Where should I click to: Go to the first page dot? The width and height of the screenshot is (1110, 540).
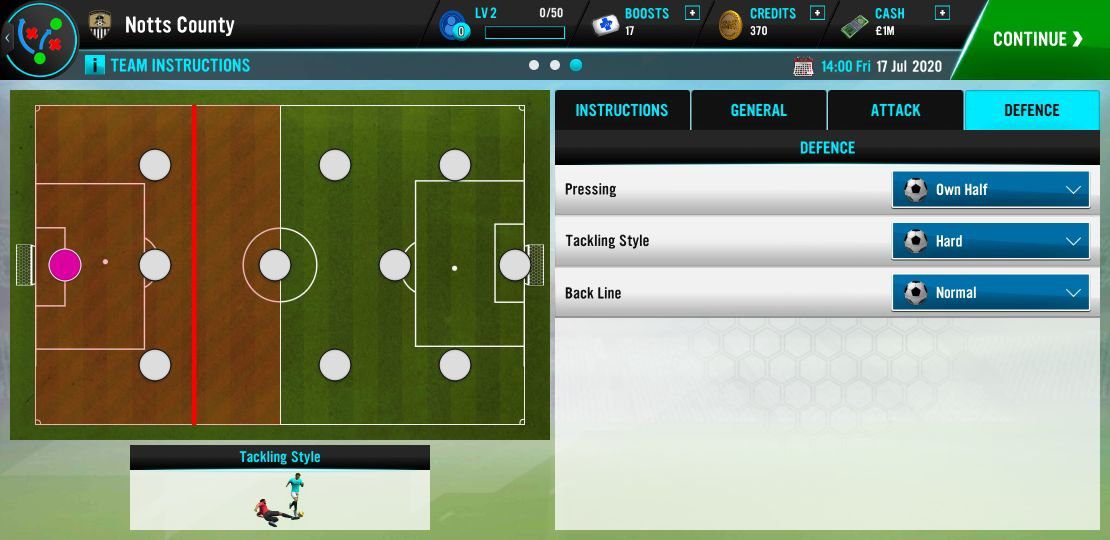(534, 65)
